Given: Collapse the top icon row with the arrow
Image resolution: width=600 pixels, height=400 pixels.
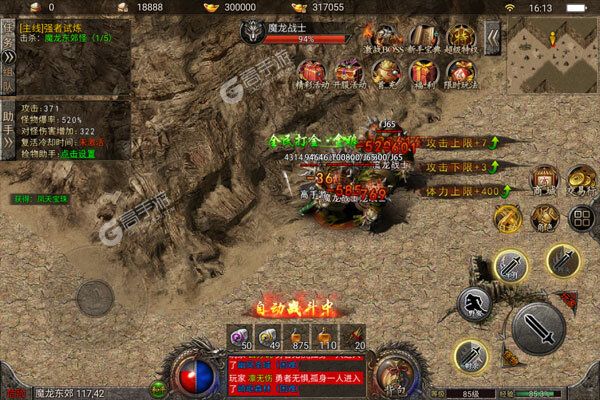Looking at the screenshot, I should point(492,41).
